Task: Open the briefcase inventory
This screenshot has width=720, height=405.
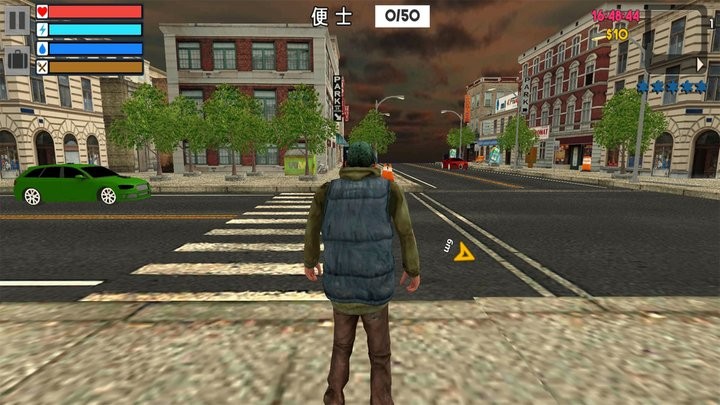Action: click(x=17, y=59)
